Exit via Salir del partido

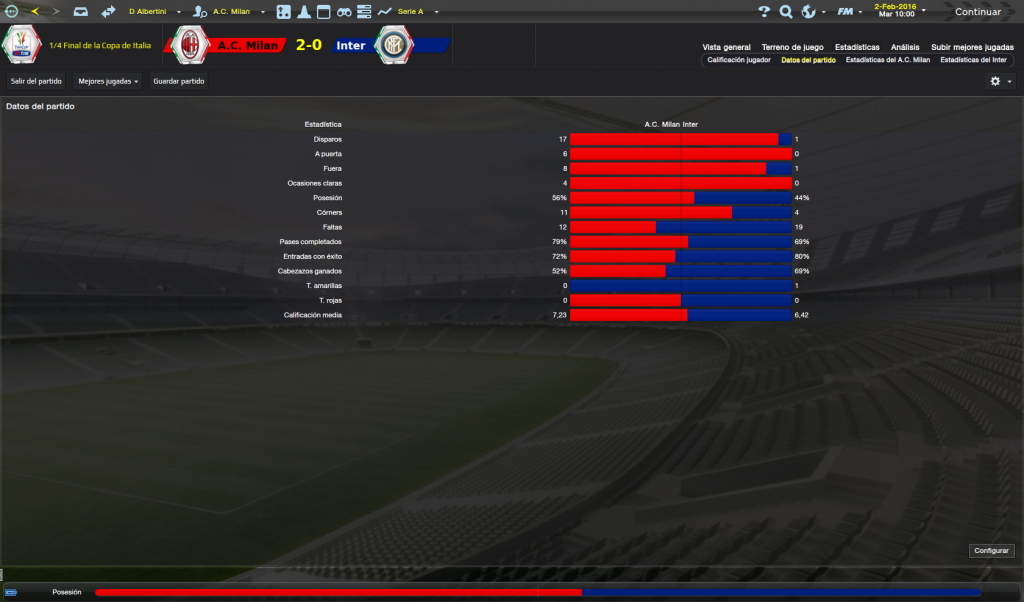point(36,81)
